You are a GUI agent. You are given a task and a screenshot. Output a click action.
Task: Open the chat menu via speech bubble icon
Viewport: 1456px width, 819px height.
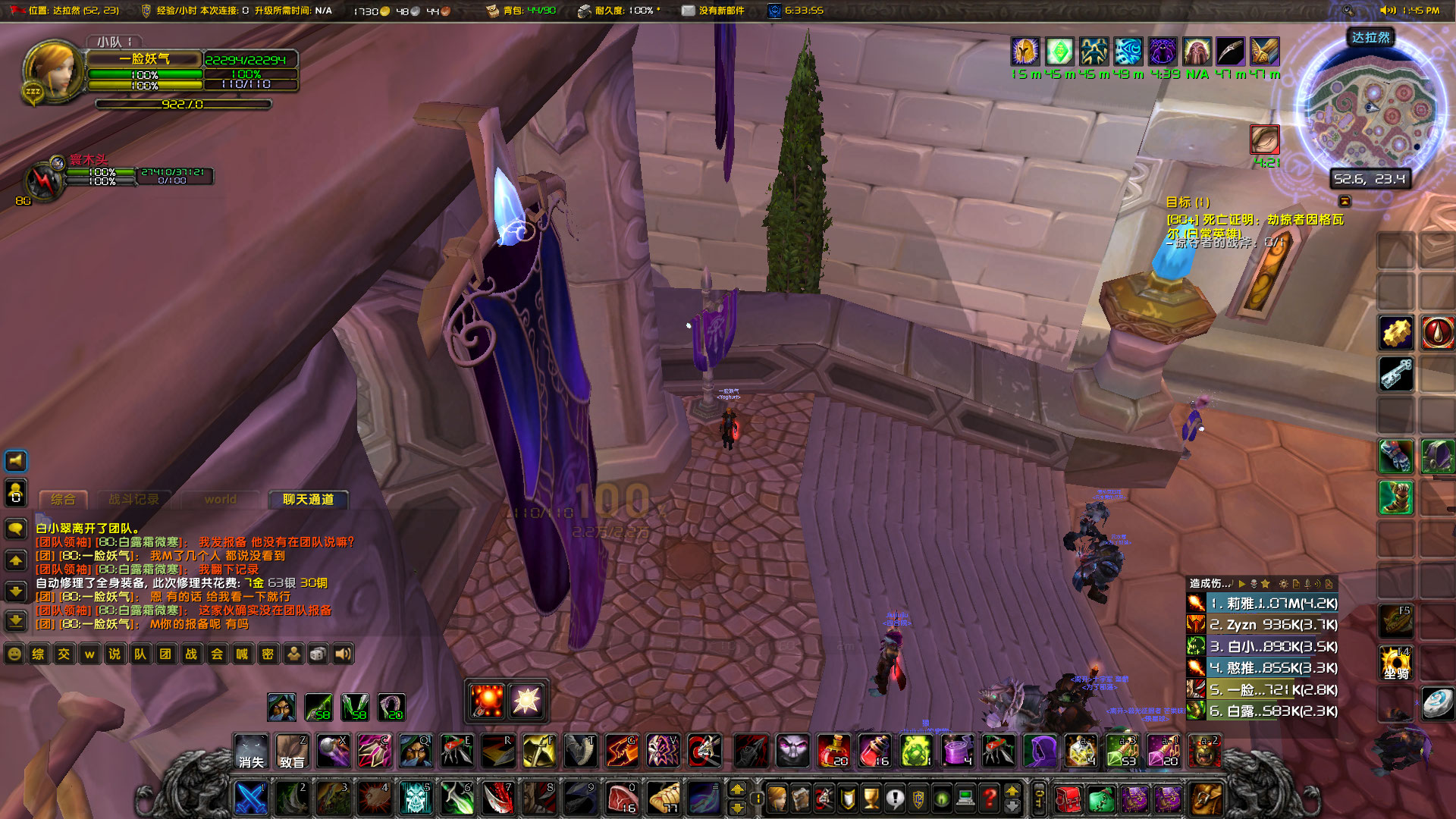point(15,529)
